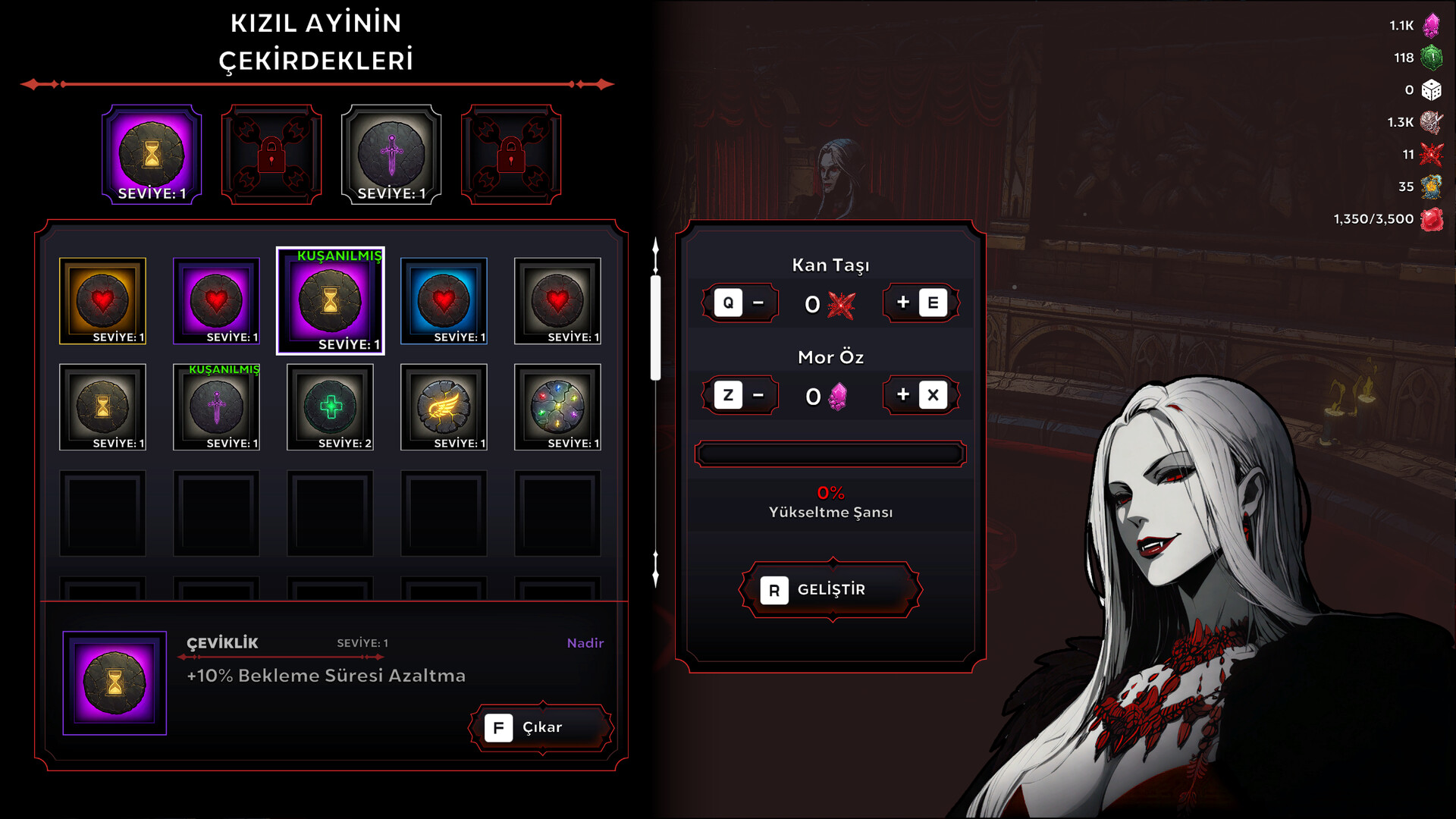This screenshot has height=819, width=1456.
Task: Increase the Kan Taşı amount
Action: click(x=921, y=303)
